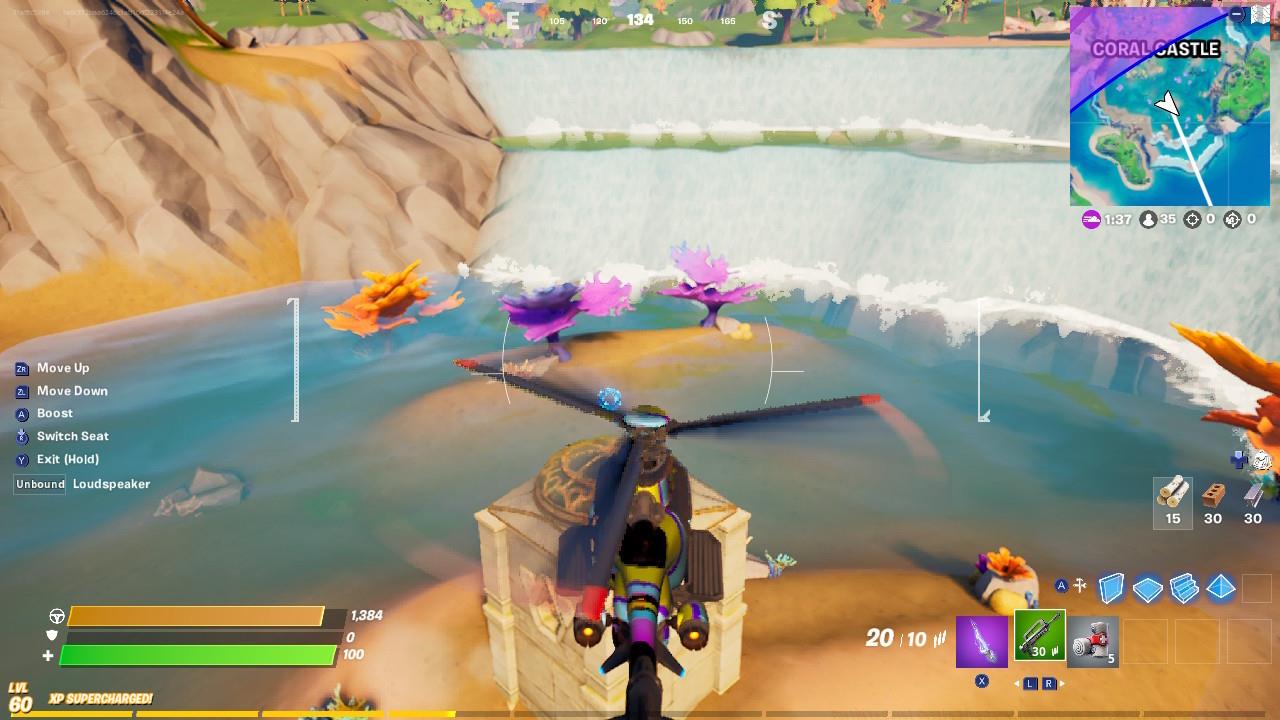Click the eliminations crosshair icon
Screen dimensions: 1280x720
[x=1193, y=220]
